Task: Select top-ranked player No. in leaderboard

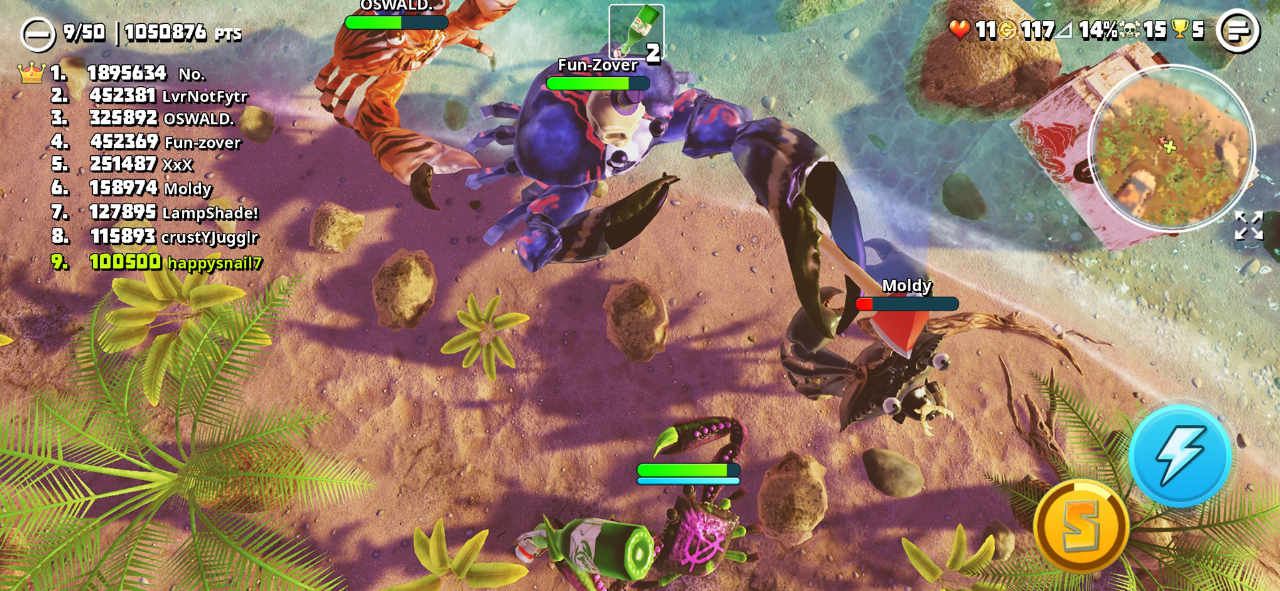Action: (x=140, y=73)
